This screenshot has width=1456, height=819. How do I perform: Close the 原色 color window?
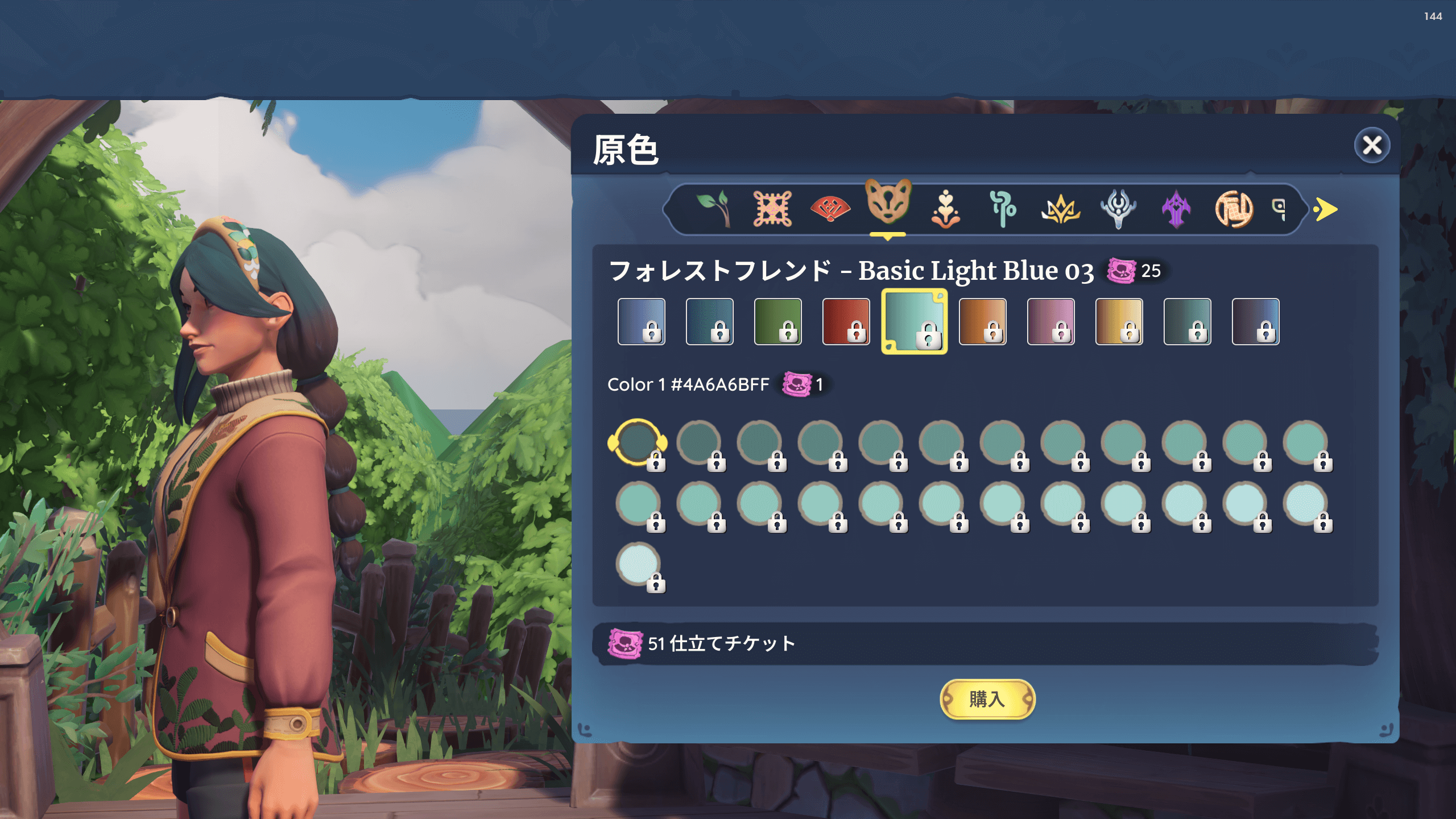[x=1371, y=146]
